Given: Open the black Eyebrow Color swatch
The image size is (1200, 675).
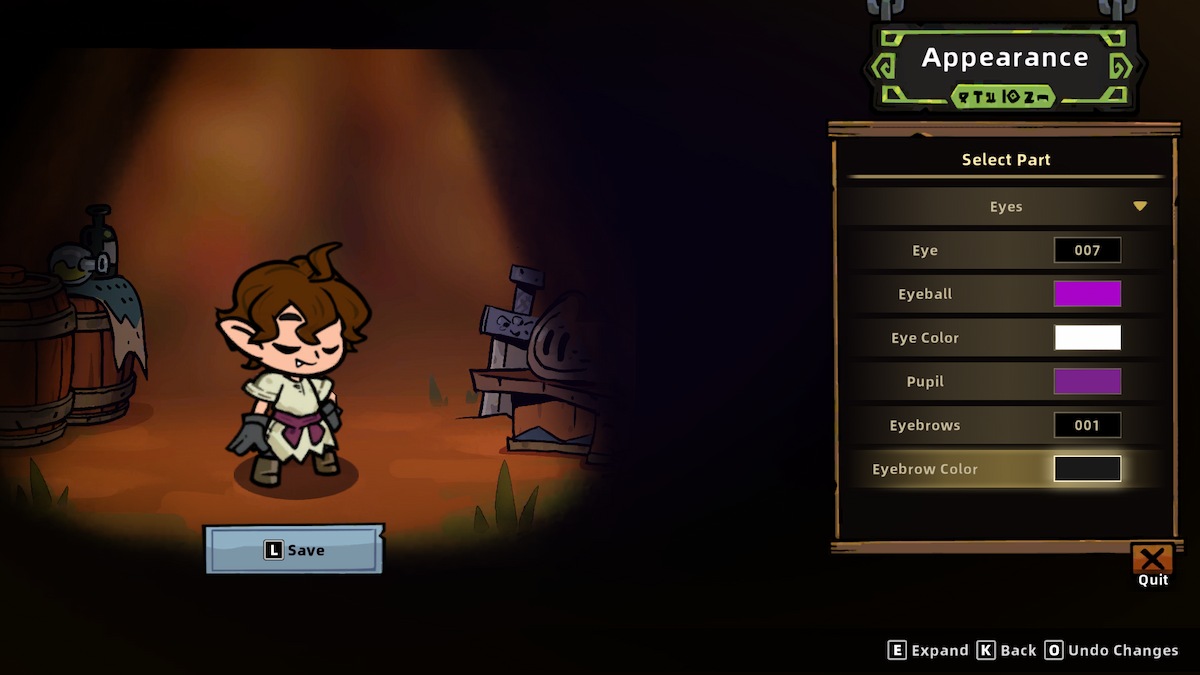Looking at the screenshot, I should pyautogui.click(x=1087, y=469).
